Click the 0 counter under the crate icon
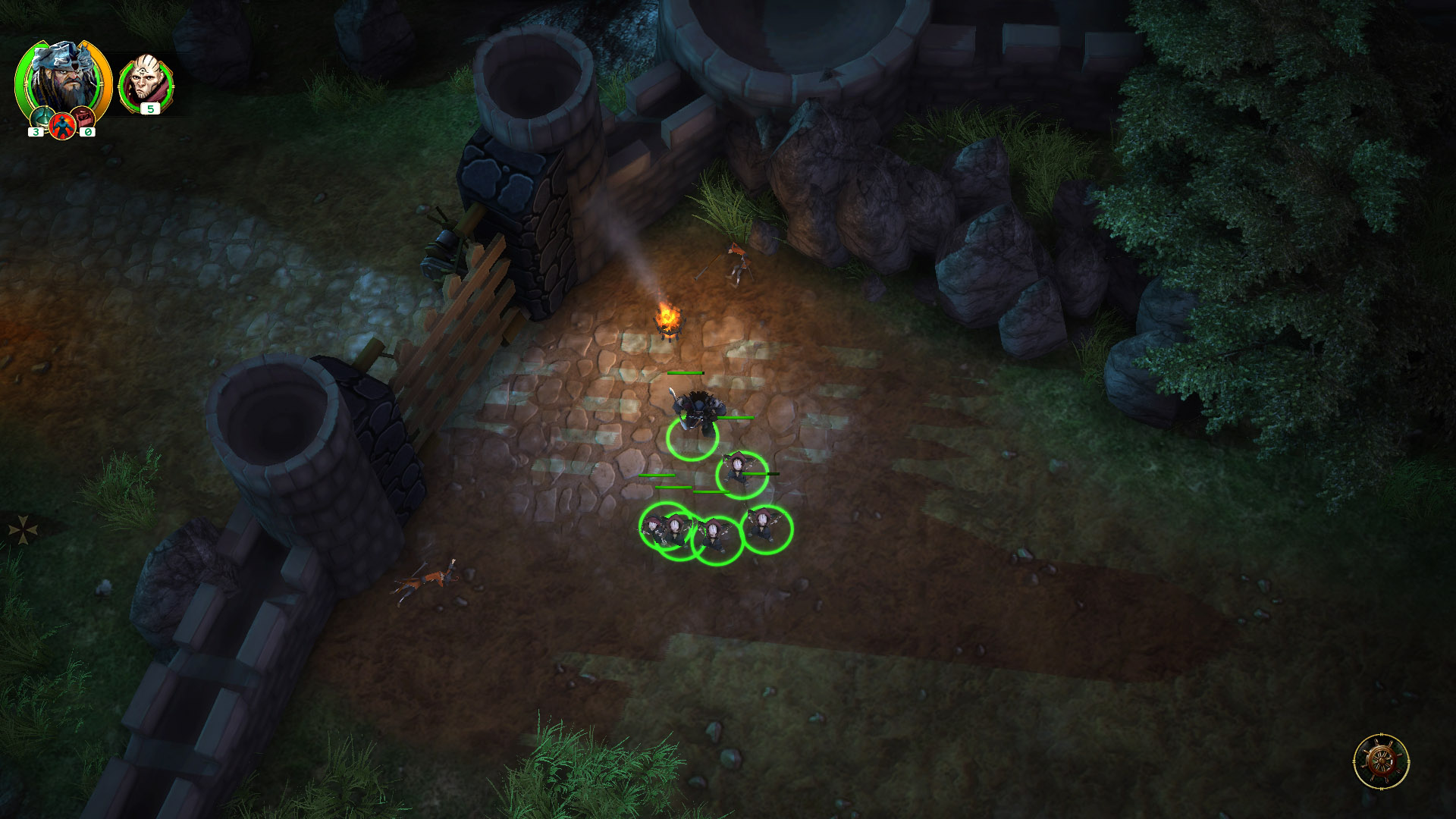The height and width of the screenshot is (819, 1456). click(87, 131)
